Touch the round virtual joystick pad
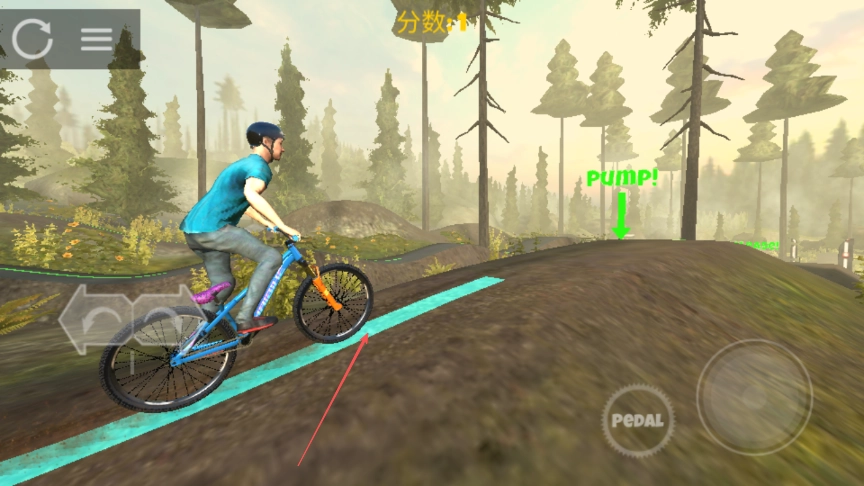Image resolution: width=864 pixels, height=486 pixels. point(754,398)
